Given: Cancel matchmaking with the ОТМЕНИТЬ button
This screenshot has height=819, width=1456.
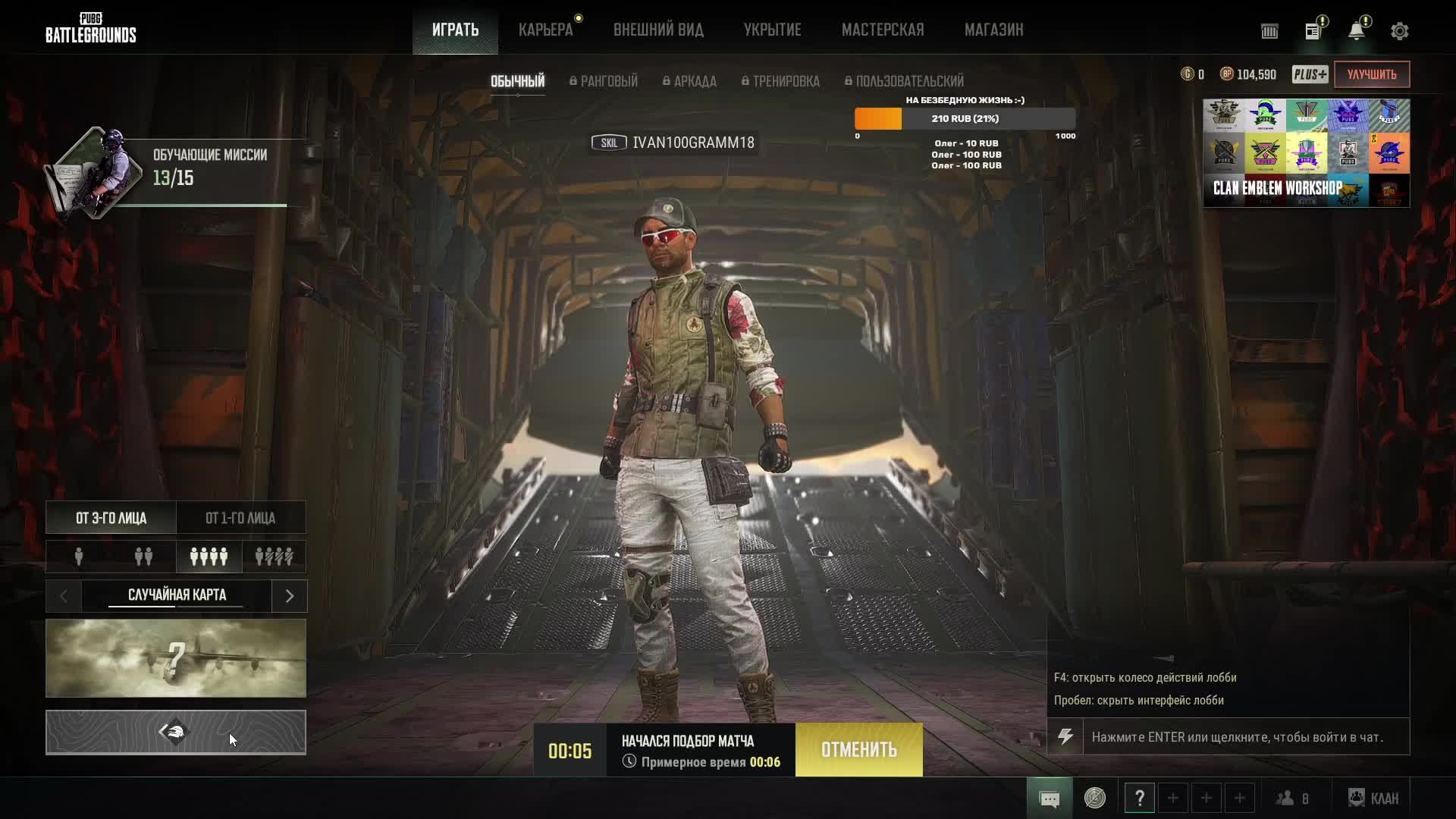Looking at the screenshot, I should click(858, 750).
